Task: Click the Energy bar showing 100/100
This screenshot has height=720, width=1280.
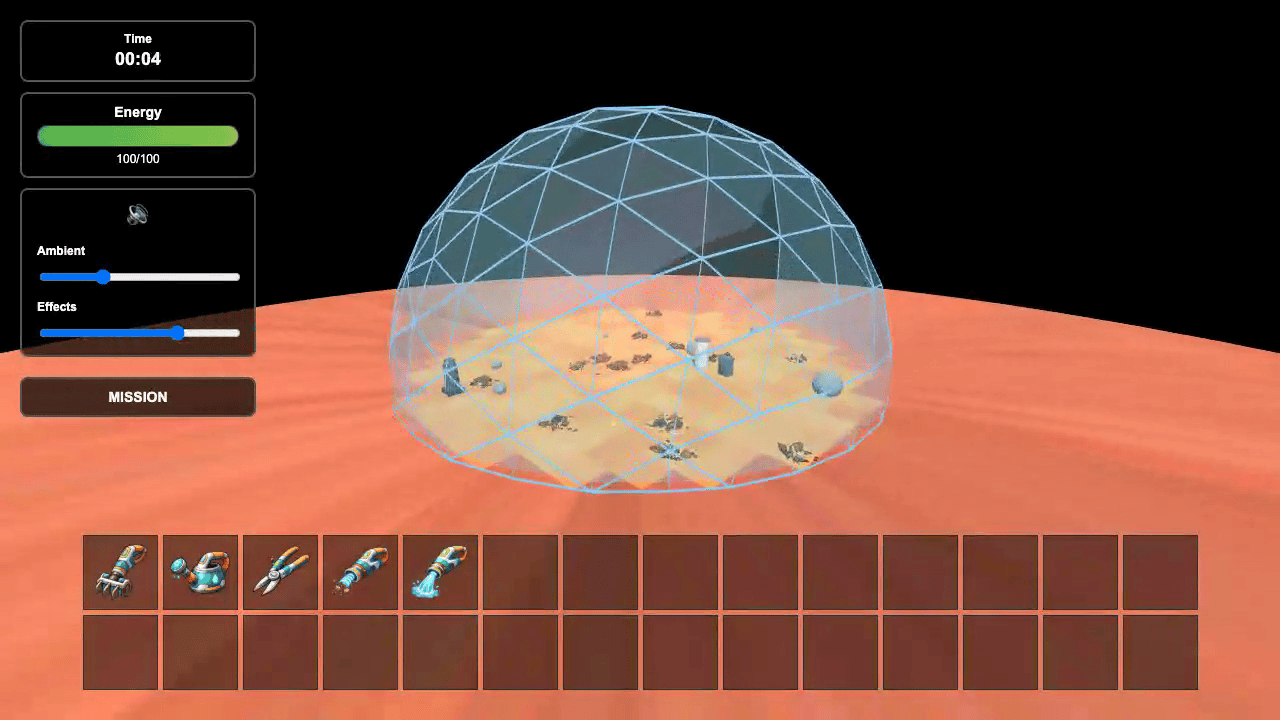Action: (x=137, y=136)
